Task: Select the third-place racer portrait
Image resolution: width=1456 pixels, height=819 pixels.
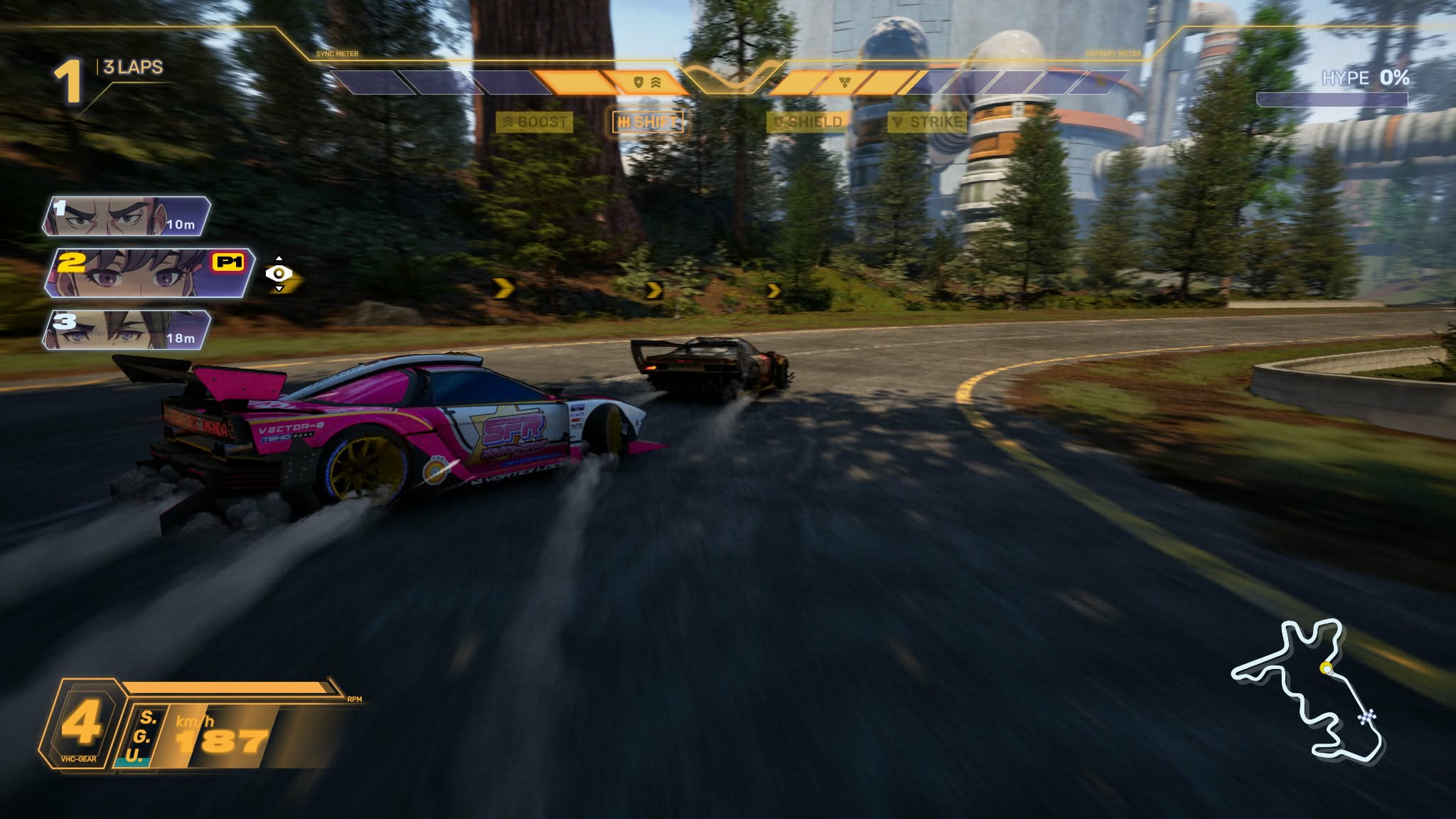Action: [127, 330]
